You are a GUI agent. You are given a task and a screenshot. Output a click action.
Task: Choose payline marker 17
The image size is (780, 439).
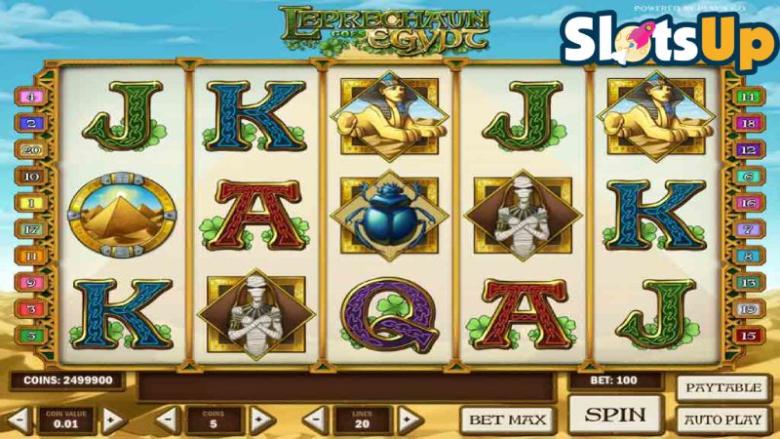[31, 230]
